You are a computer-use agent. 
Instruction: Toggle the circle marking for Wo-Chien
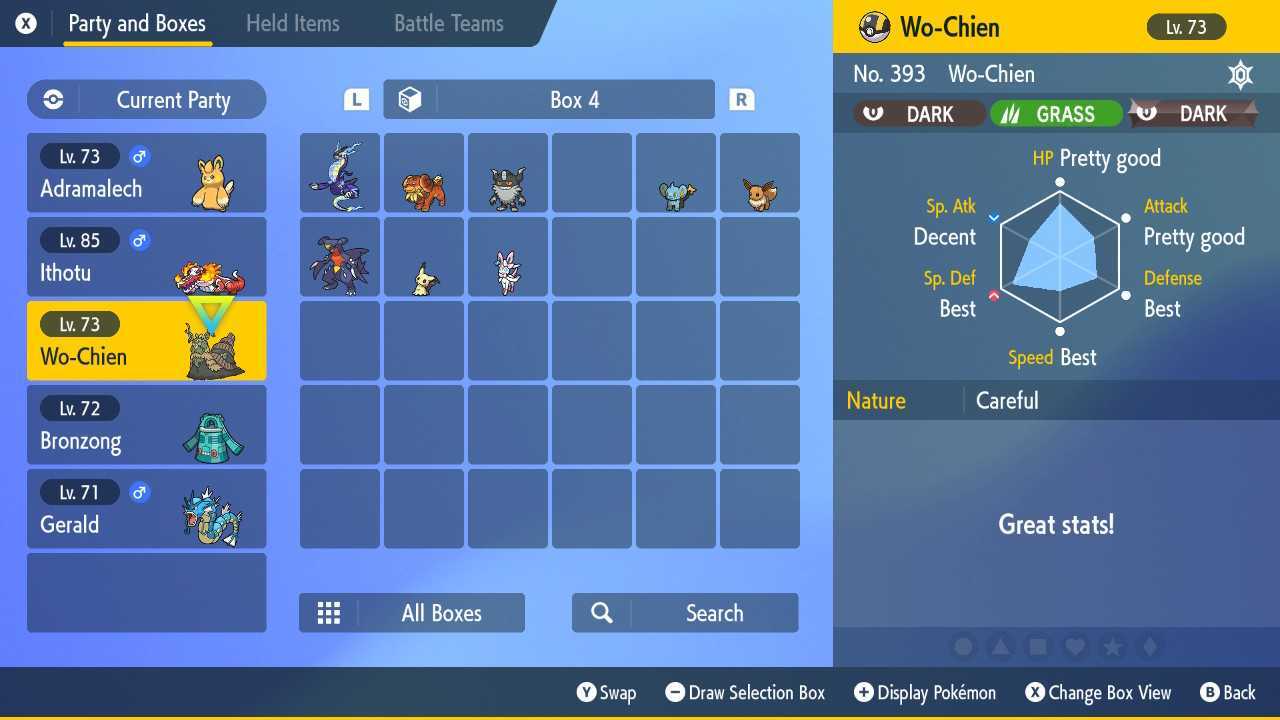[x=963, y=647]
